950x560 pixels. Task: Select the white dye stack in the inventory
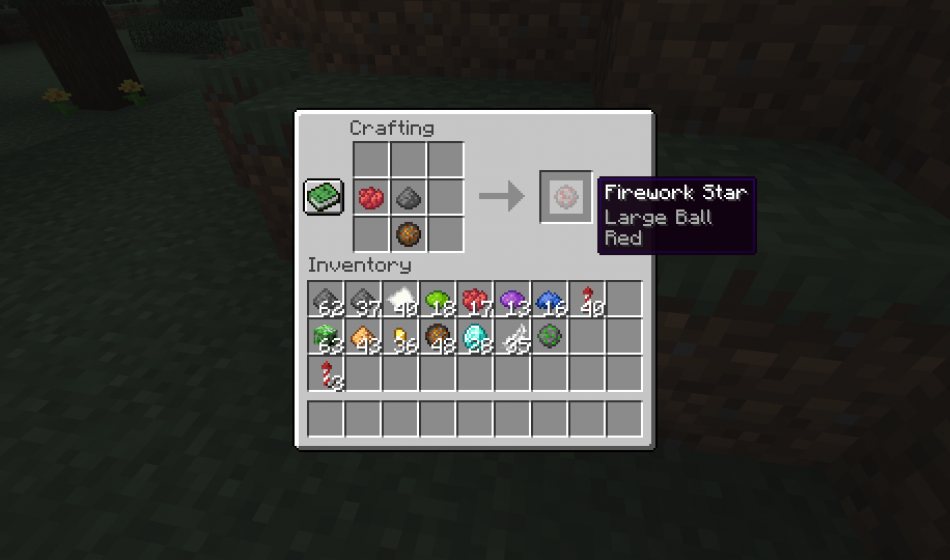coord(400,300)
